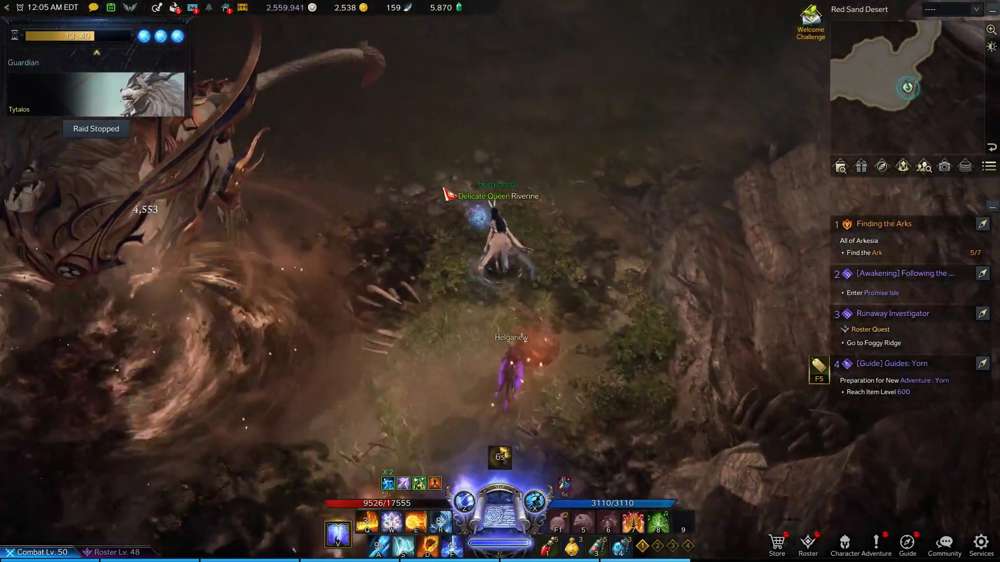Click the Raid Stopped button
This screenshot has width=1000, height=562.
[x=96, y=129]
